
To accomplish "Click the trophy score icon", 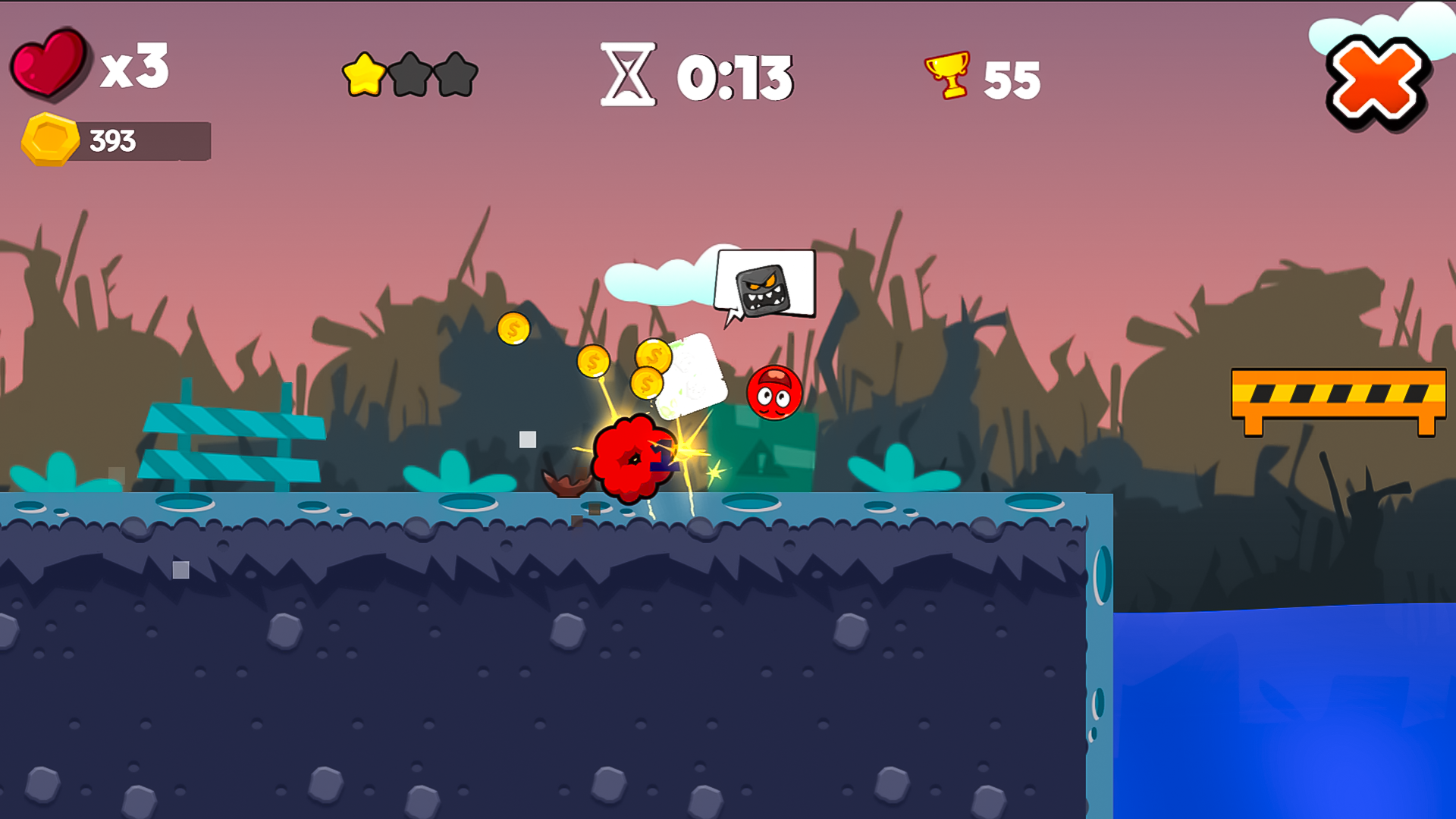I will 946,75.
